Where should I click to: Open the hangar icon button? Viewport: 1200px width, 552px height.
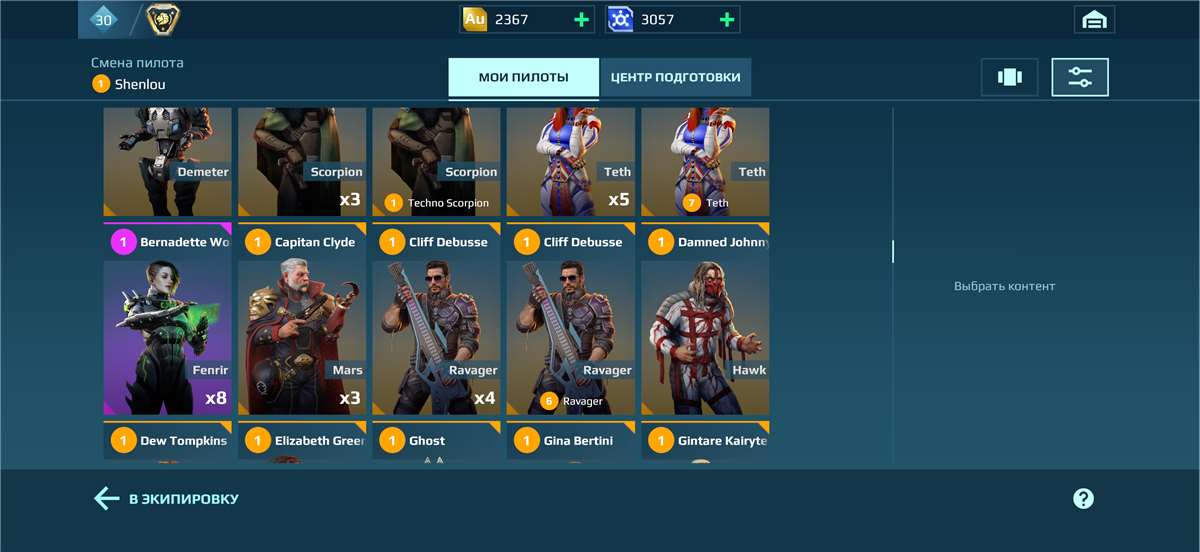(x=1094, y=19)
